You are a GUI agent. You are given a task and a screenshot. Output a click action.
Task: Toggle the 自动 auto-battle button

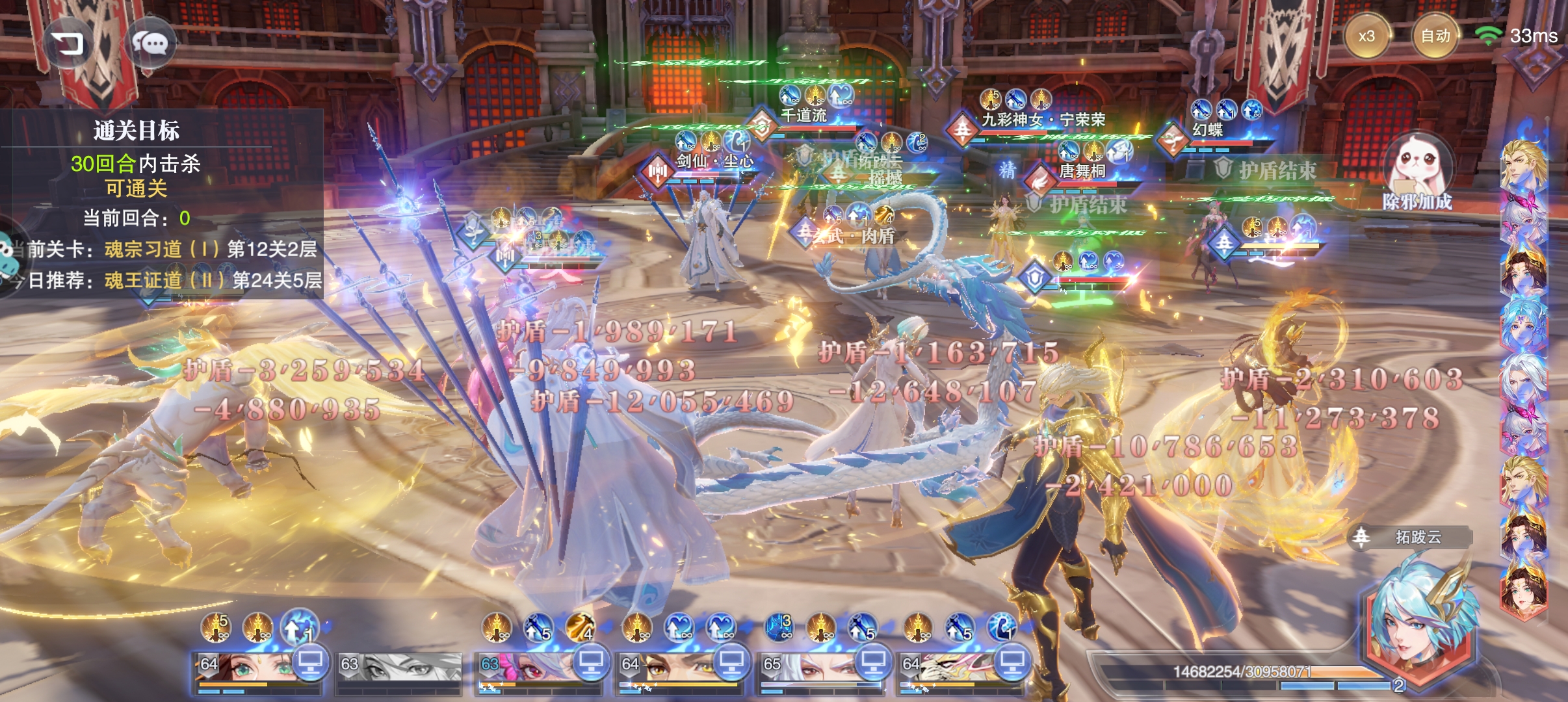(1435, 36)
